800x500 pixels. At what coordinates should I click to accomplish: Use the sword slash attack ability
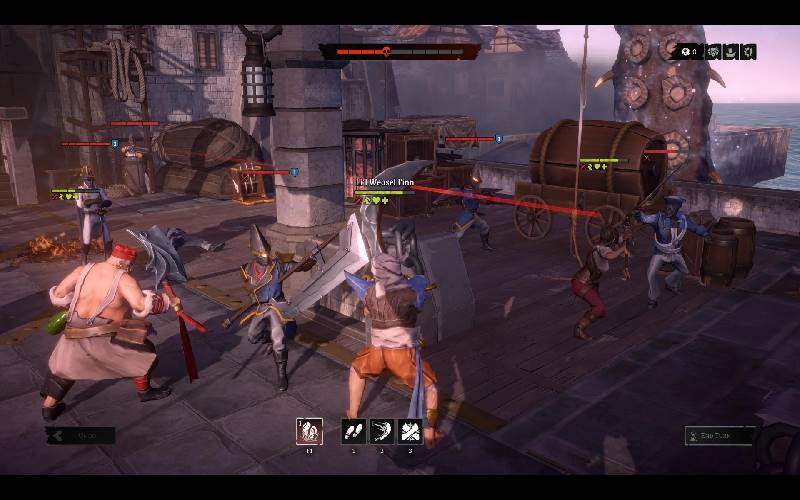pyautogui.click(x=381, y=431)
